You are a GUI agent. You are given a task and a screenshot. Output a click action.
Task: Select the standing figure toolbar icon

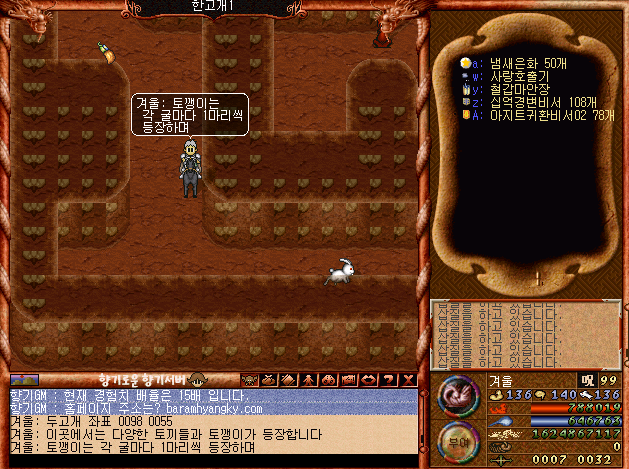point(309,380)
